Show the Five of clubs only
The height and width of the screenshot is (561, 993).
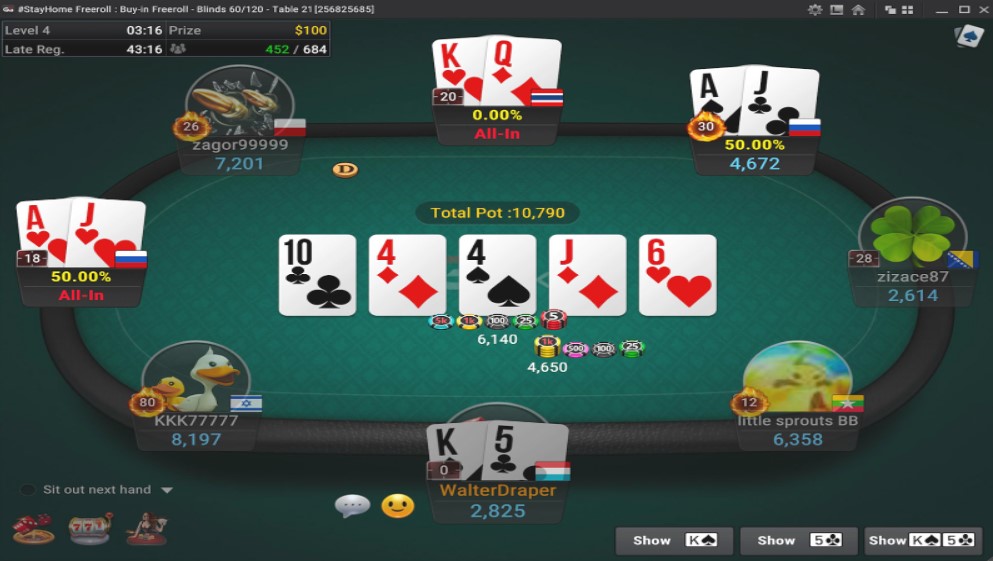[x=798, y=541]
